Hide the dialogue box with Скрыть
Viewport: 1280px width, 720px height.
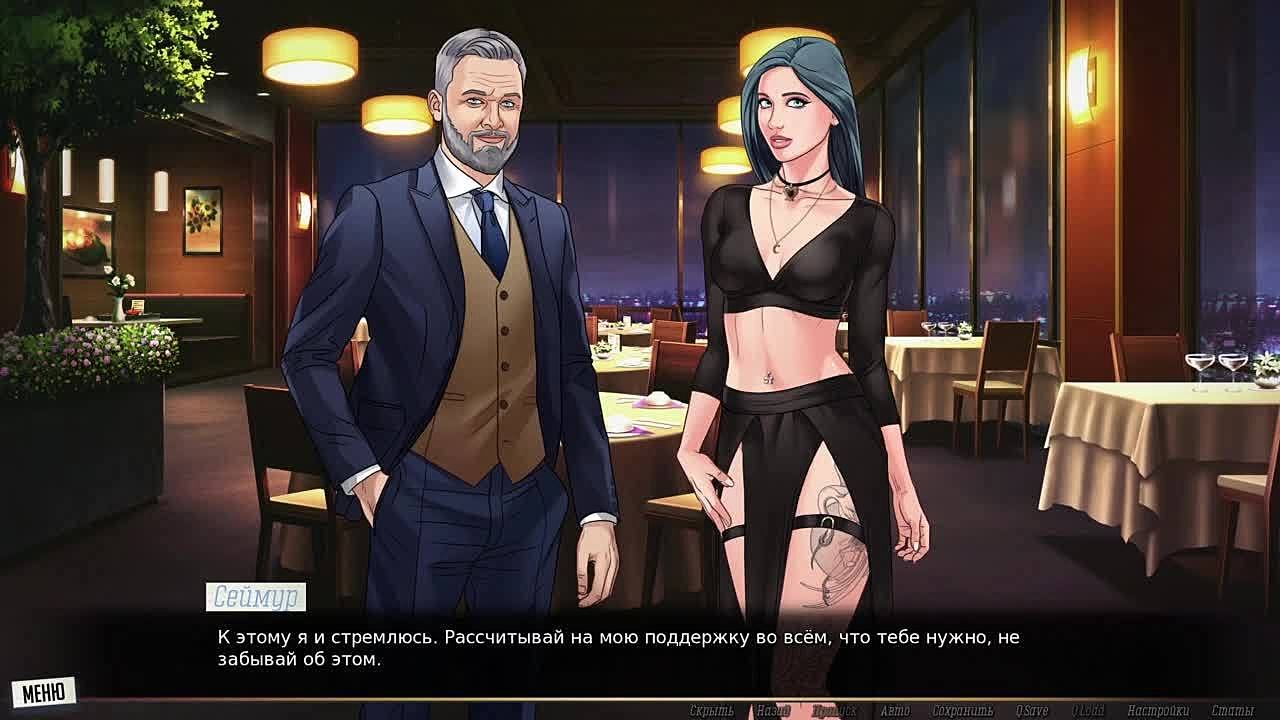tap(711, 711)
